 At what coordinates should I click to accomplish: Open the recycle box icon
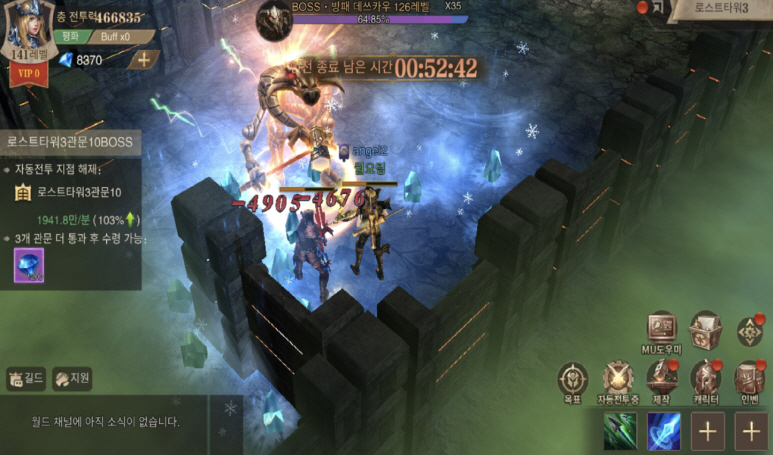click(x=704, y=329)
